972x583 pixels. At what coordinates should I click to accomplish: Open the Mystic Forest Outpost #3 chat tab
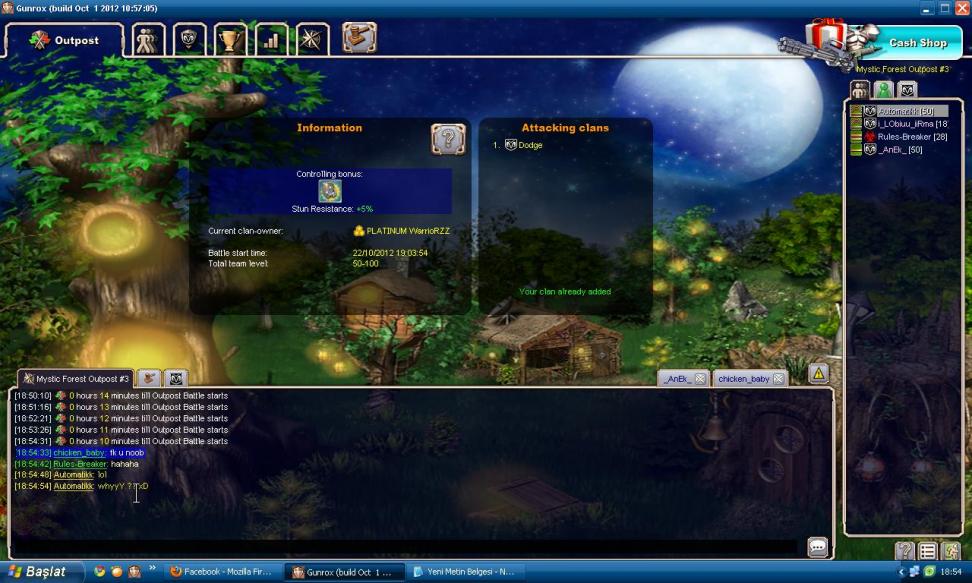point(76,379)
